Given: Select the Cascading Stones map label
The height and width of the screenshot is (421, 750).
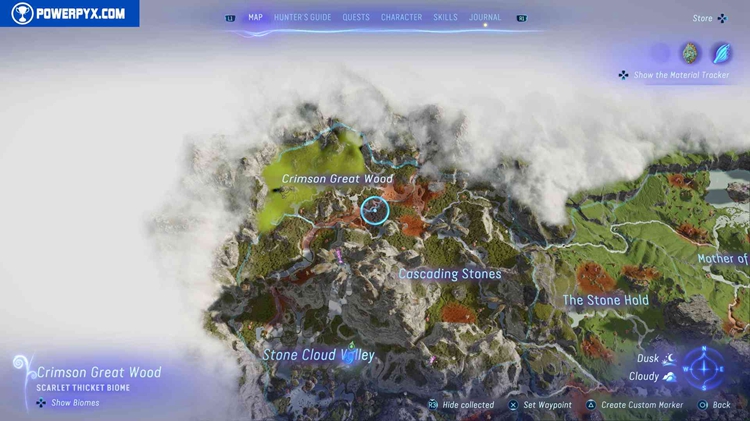Looking at the screenshot, I should pyautogui.click(x=450, y=274).
